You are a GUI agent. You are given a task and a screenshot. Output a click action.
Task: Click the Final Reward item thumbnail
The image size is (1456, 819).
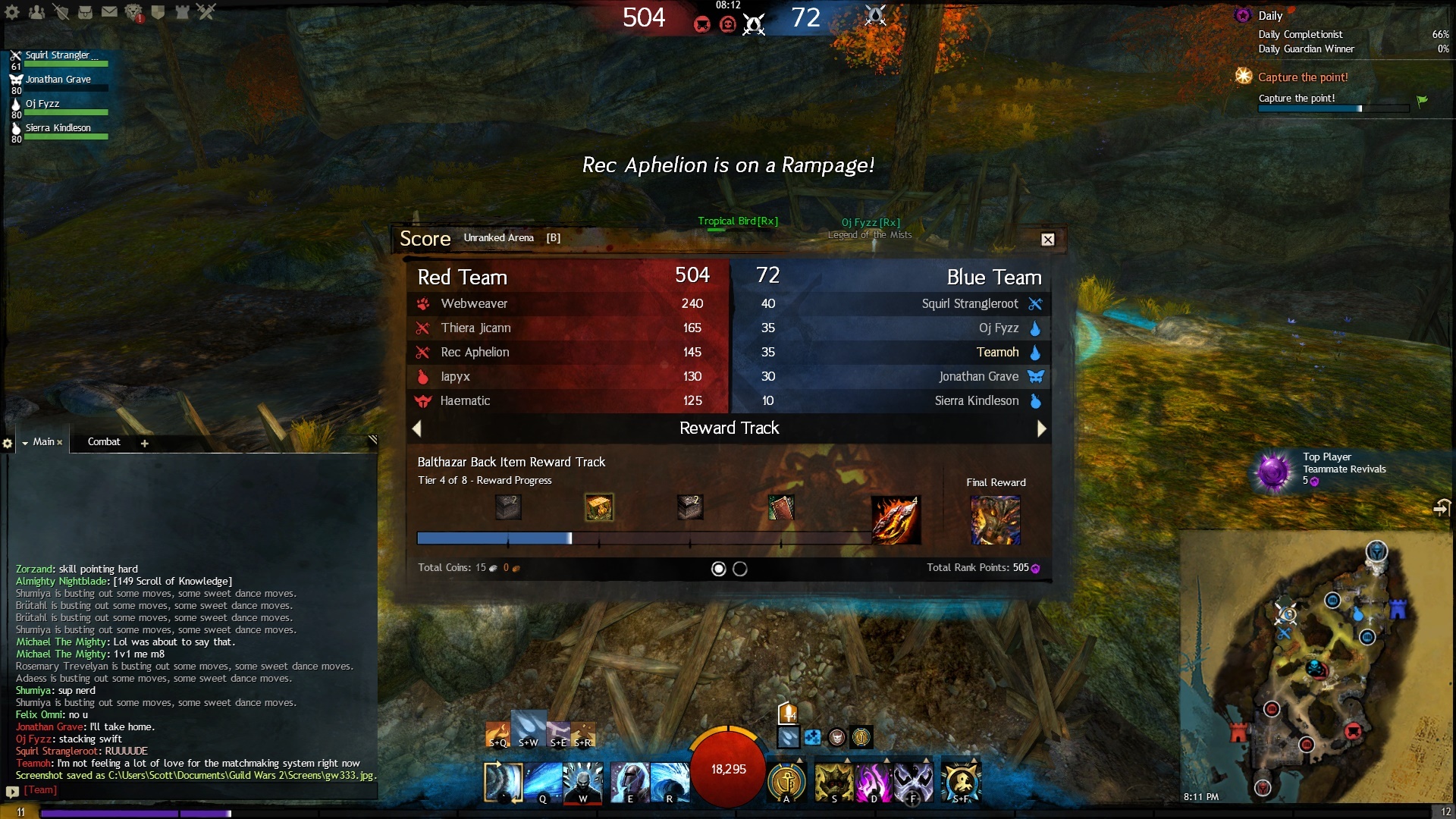pos(995,520)
